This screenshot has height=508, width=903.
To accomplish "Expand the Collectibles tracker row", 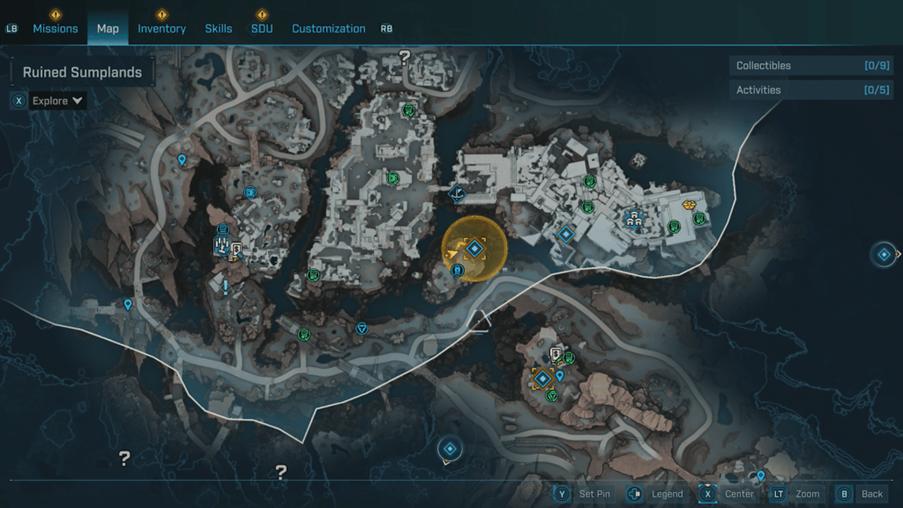I will 810,66.
